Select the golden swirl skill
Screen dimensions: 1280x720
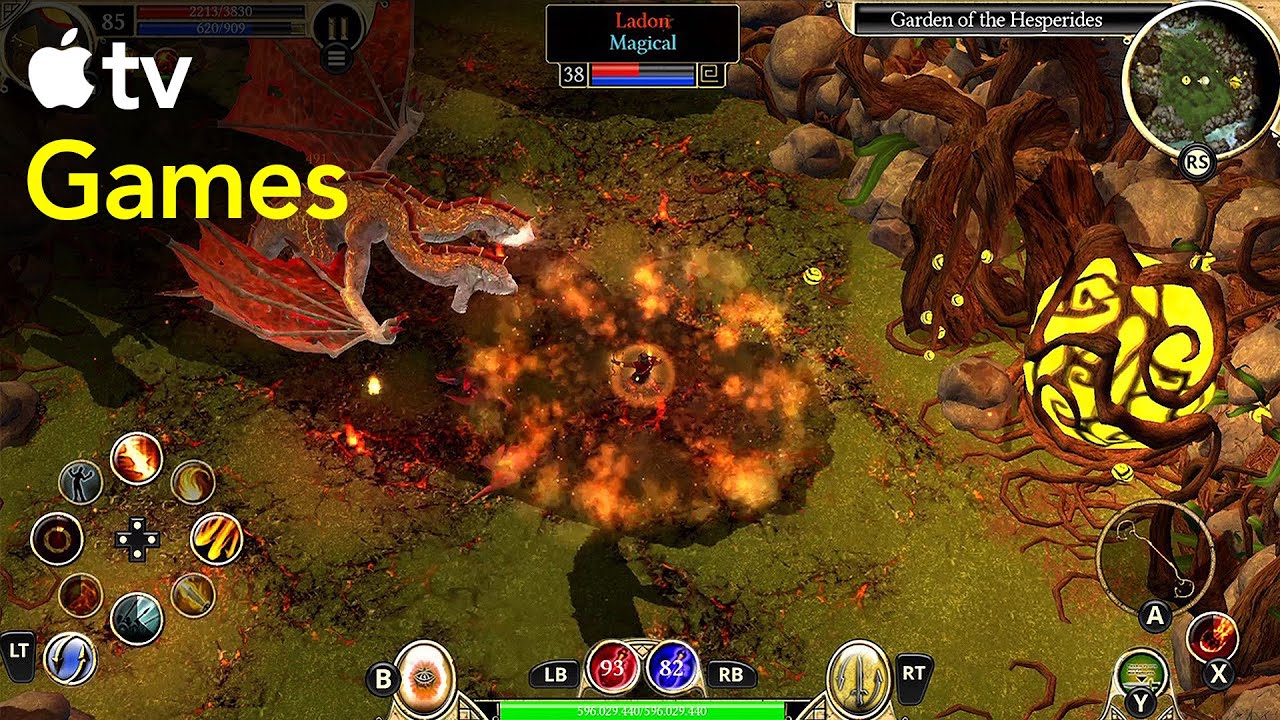point(192,483)
